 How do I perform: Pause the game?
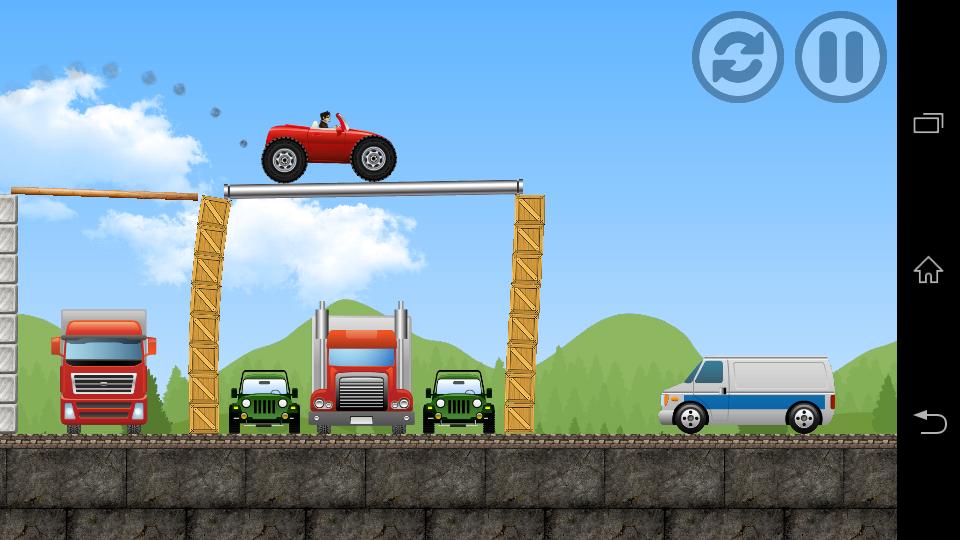(x=840, y=57)
